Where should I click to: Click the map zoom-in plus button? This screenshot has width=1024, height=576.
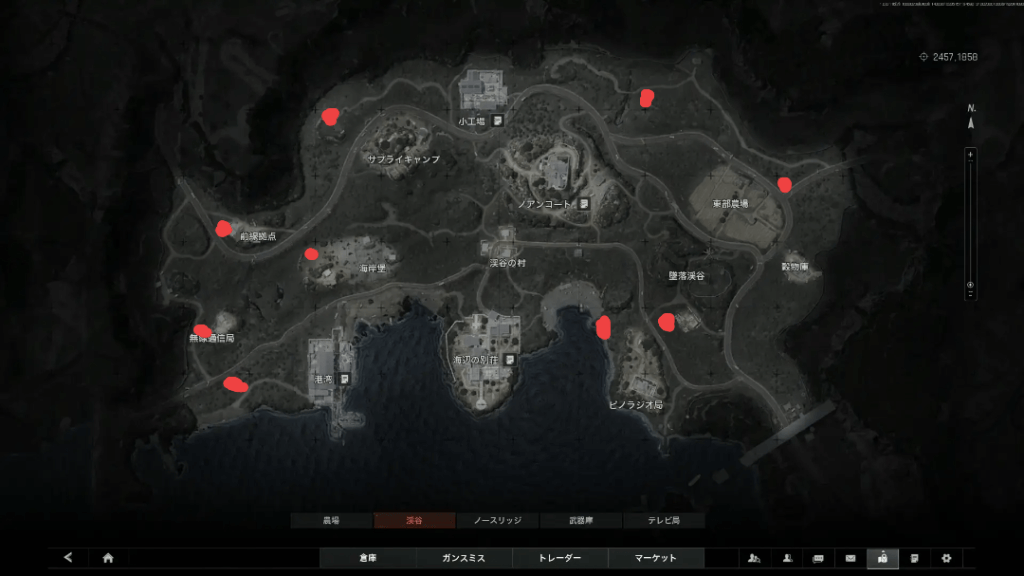click(x=969, y=154)
